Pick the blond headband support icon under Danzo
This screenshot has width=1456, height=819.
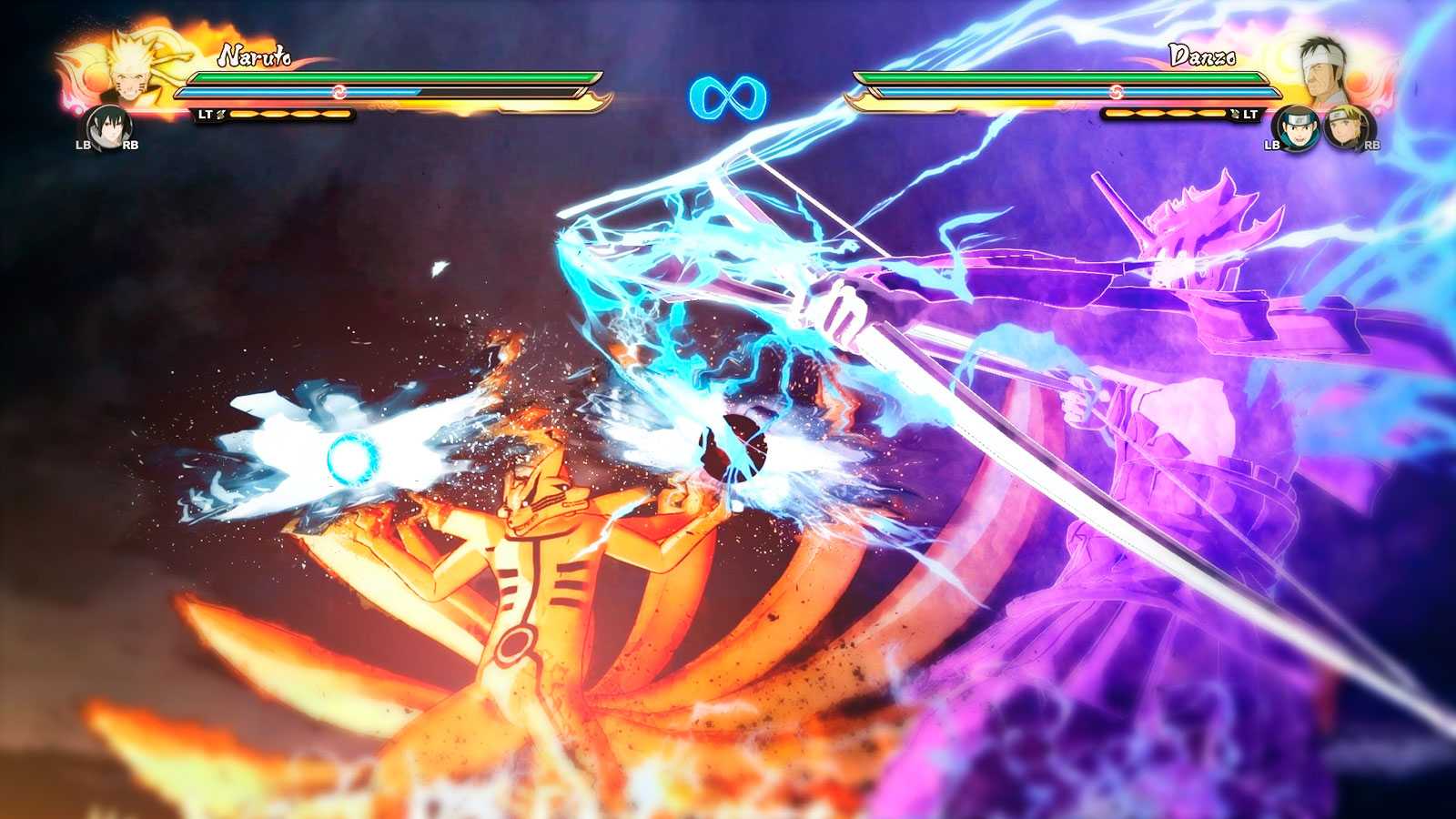coord(1342,128)
